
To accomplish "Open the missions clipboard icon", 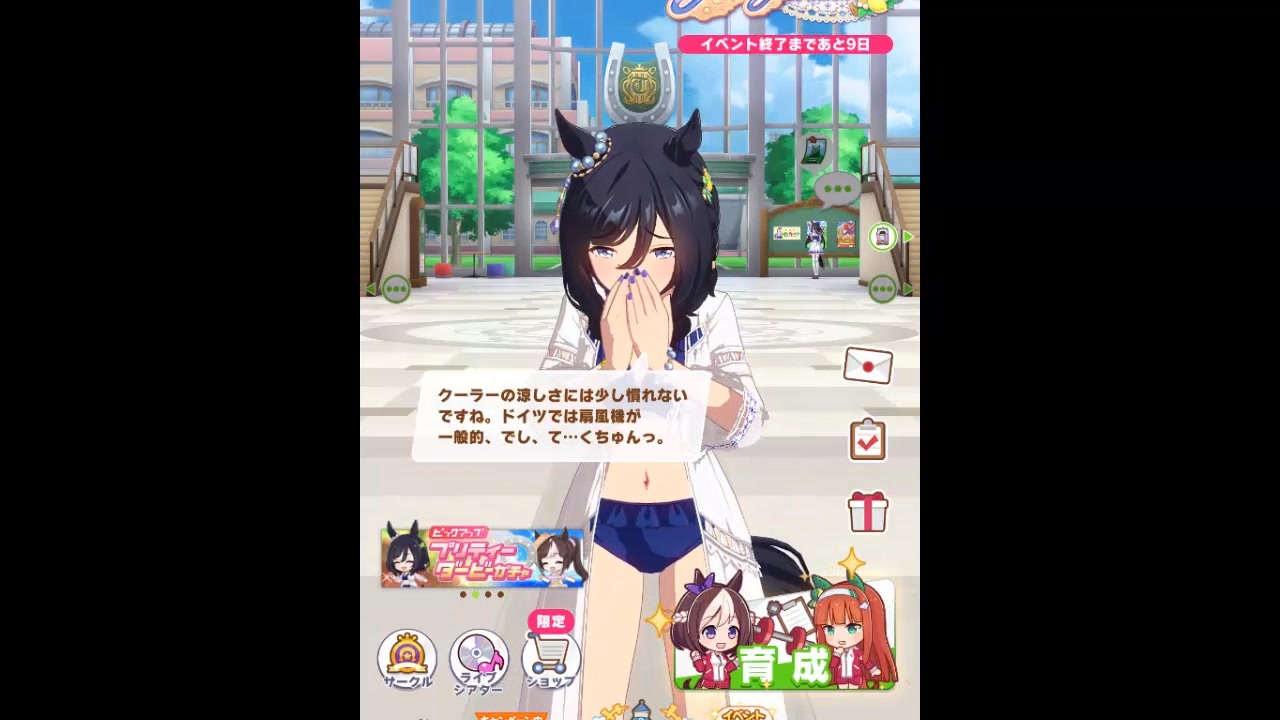I will click(866, 439).
